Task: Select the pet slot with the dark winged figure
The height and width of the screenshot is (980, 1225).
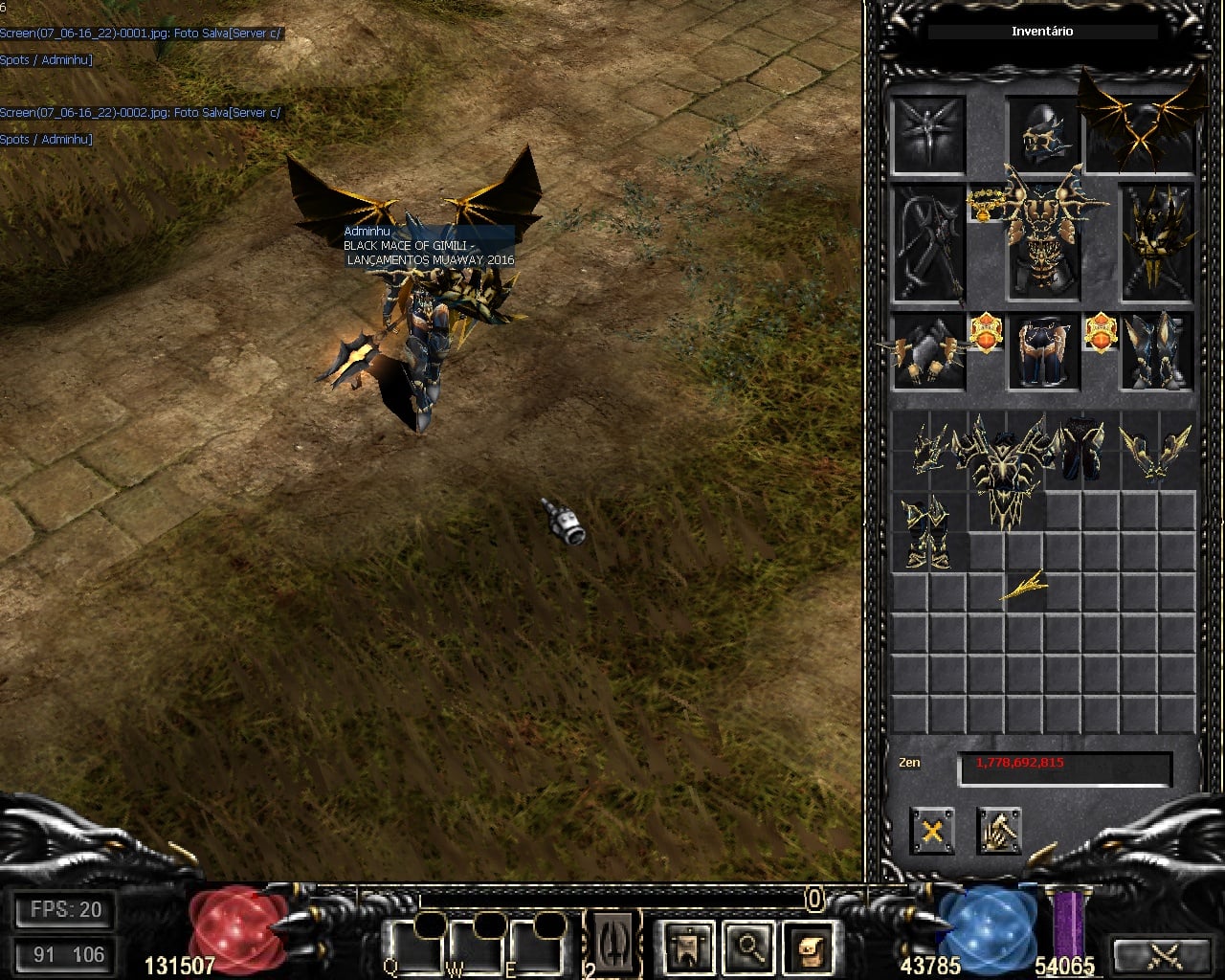Action: (928, 134)
